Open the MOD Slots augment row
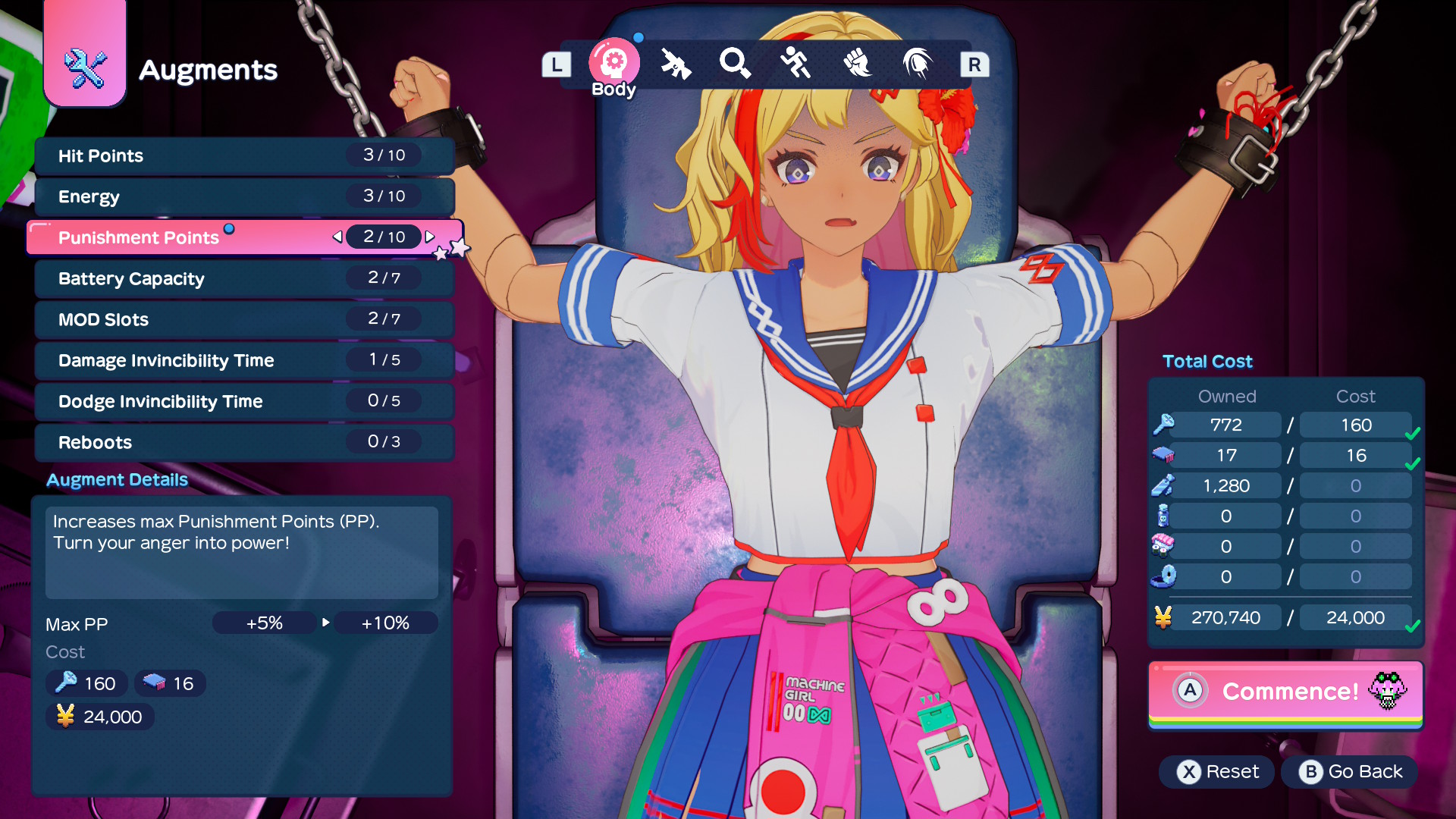This screenshot has height=819, width=1456. [244, 319]
